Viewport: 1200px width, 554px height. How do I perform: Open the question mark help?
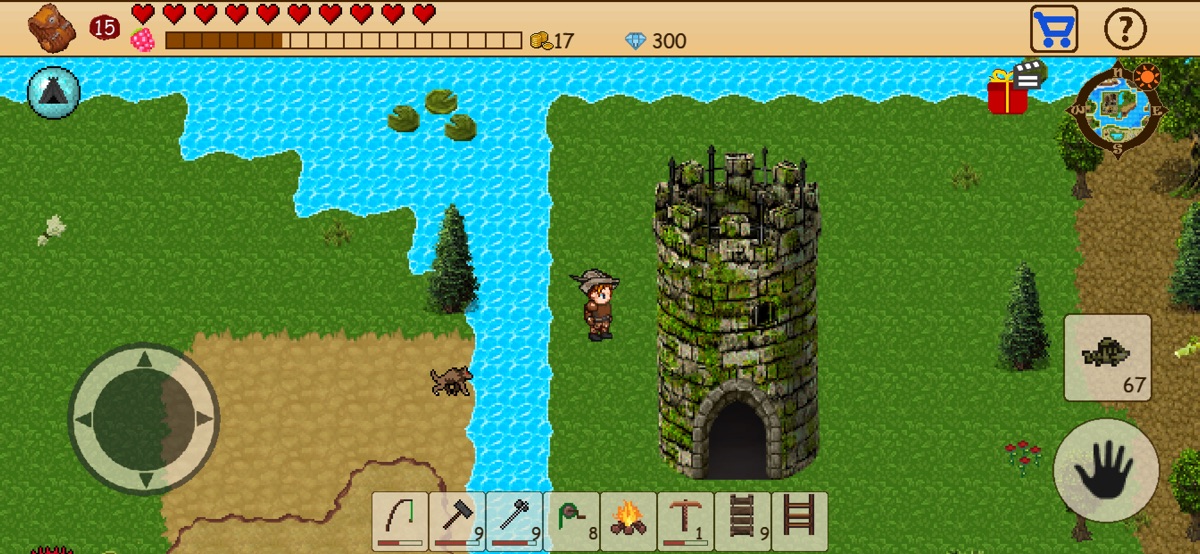[1125, 29]
